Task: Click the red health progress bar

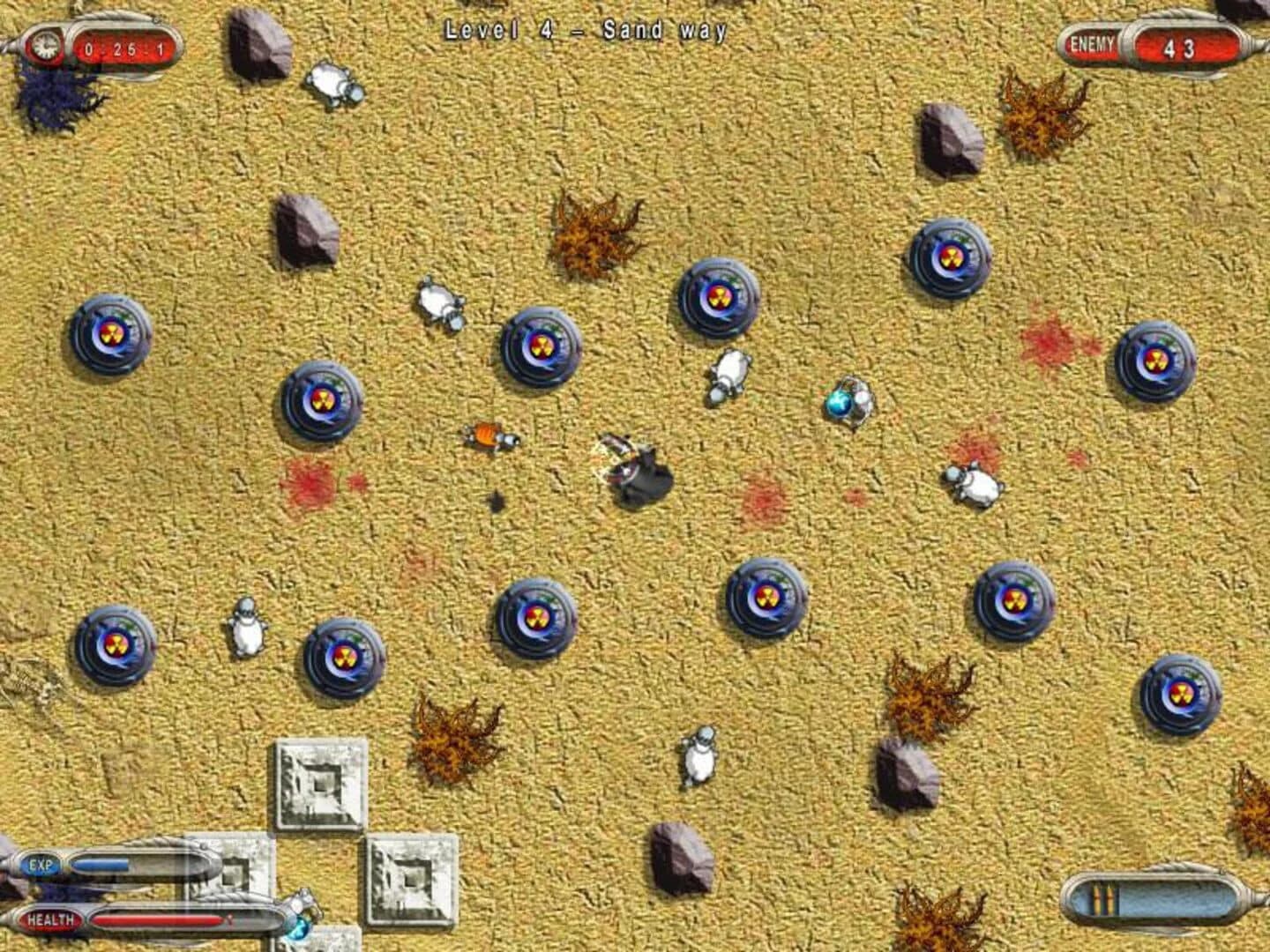Action: pyautogui.click(x=154, y=920)
